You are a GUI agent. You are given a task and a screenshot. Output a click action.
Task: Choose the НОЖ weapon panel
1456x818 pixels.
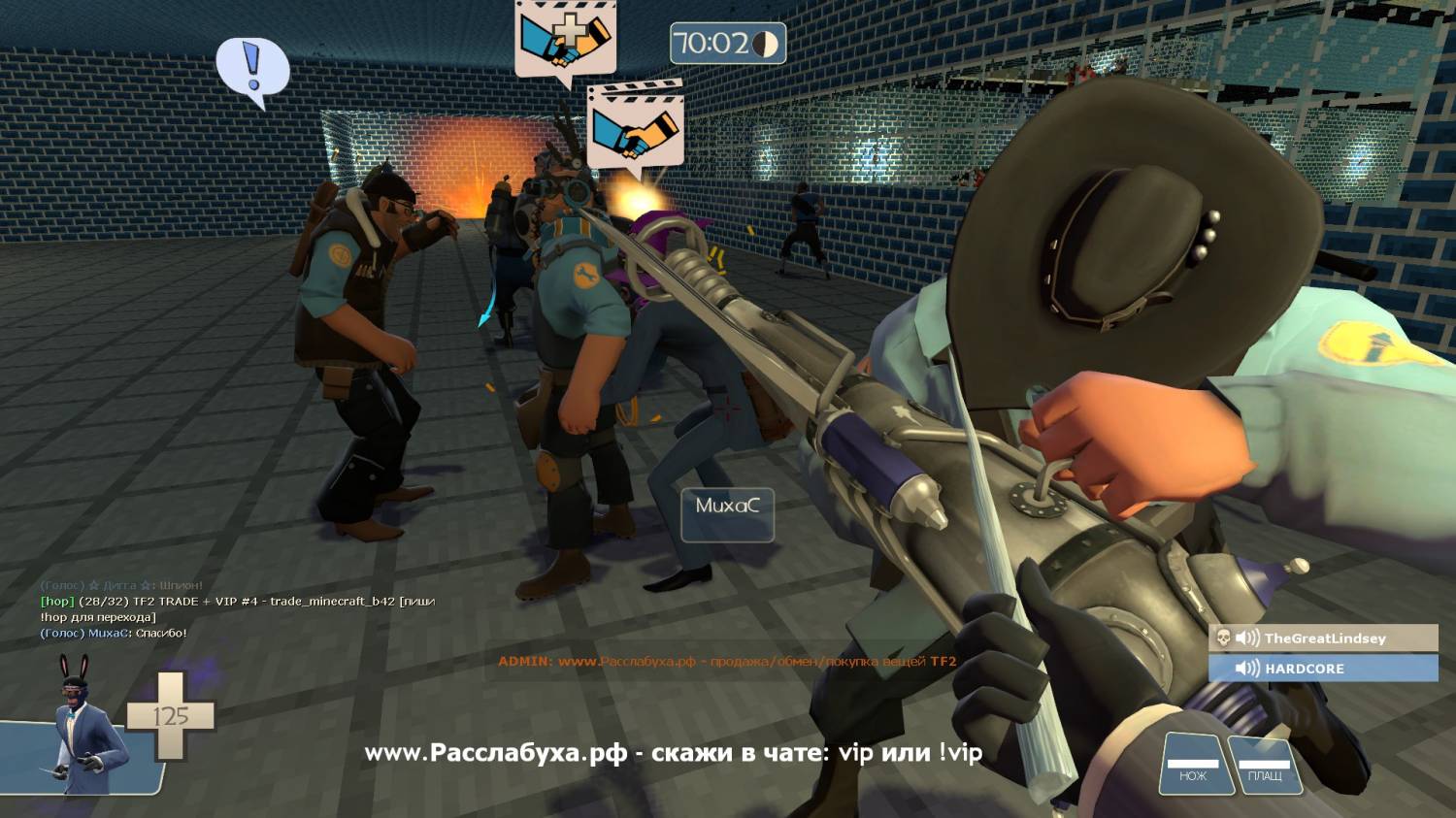pos(1193,765)
